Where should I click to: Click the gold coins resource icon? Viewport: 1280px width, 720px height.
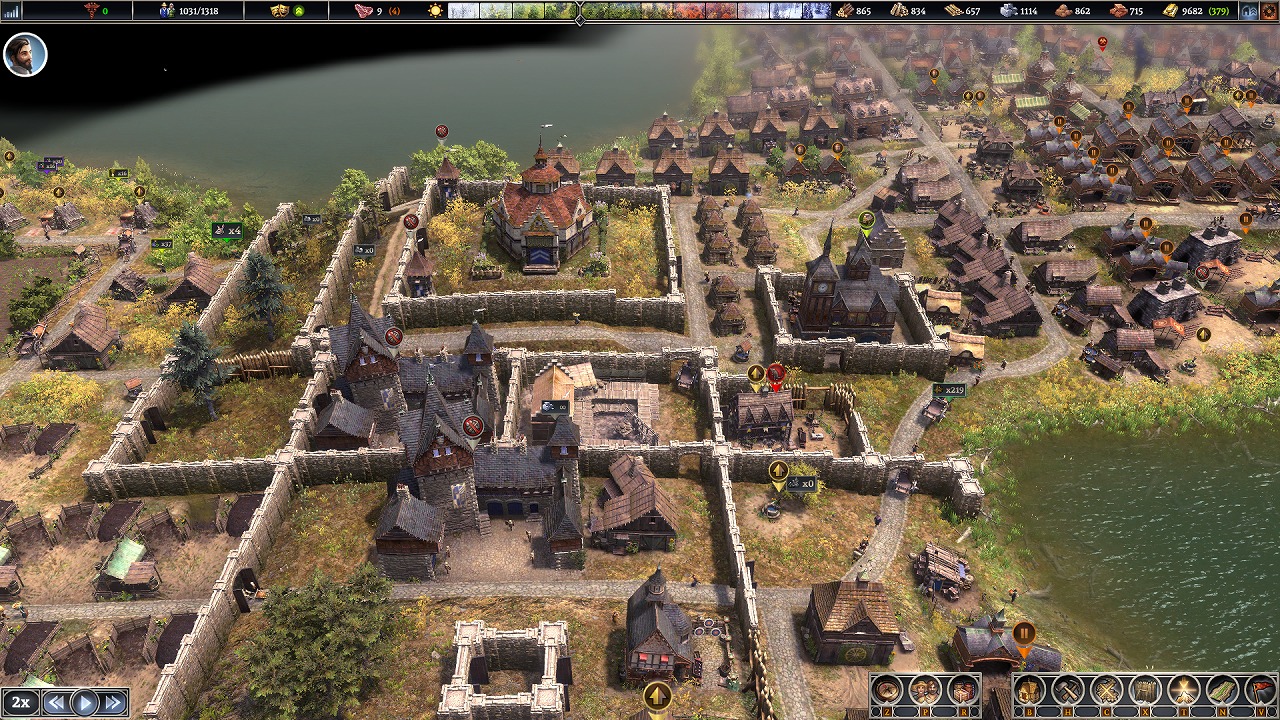coord(1171,11)
